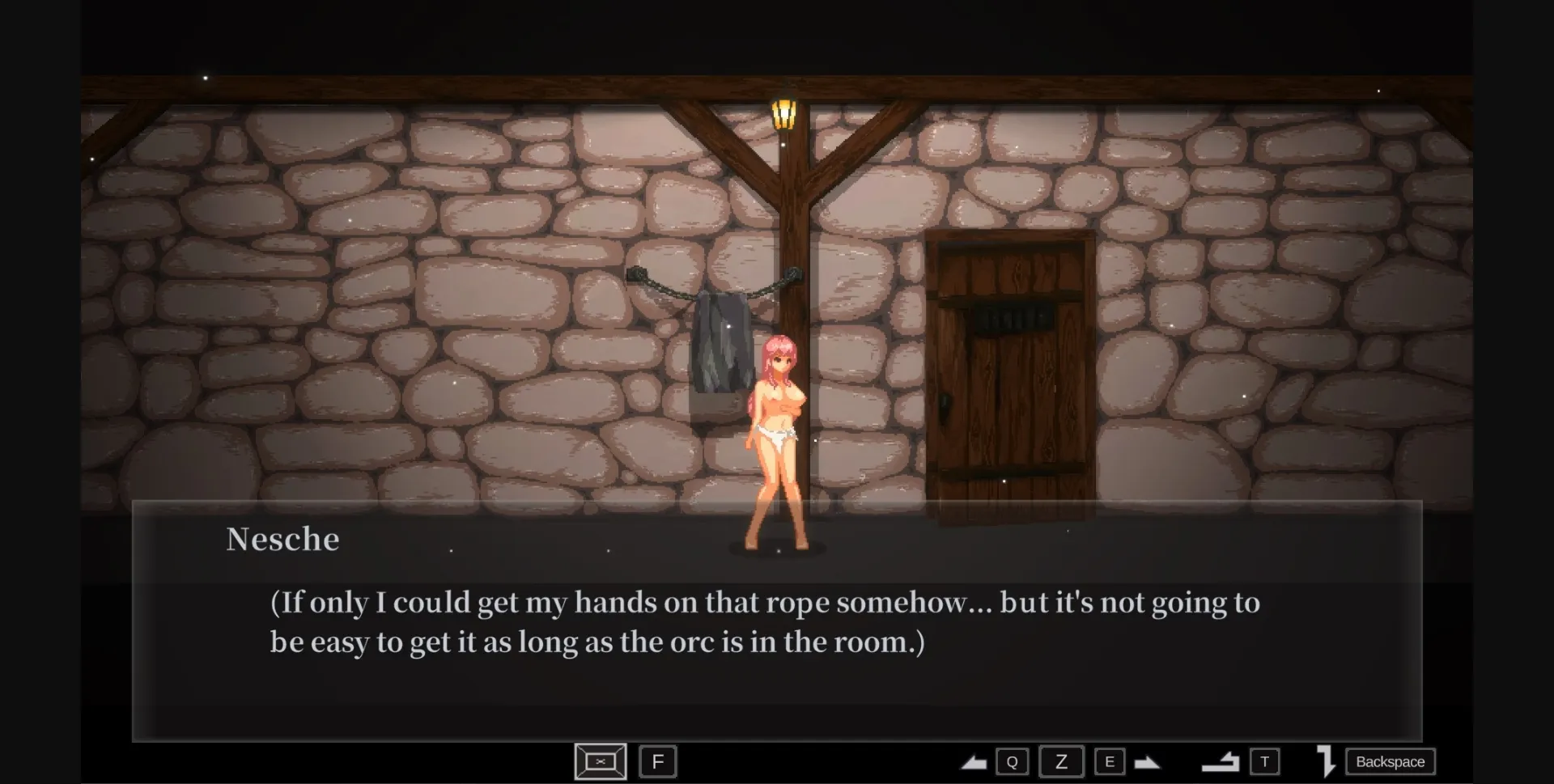This screenshot has width=1554, height=784.
Task: Click the Q key hint badge
Action: 1013,761
